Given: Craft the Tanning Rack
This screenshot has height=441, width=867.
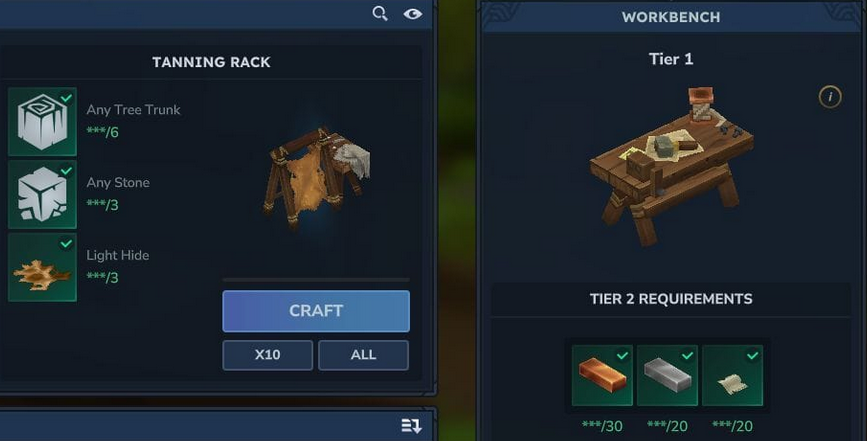Looking at the screenshot, I should click(316, 311).
